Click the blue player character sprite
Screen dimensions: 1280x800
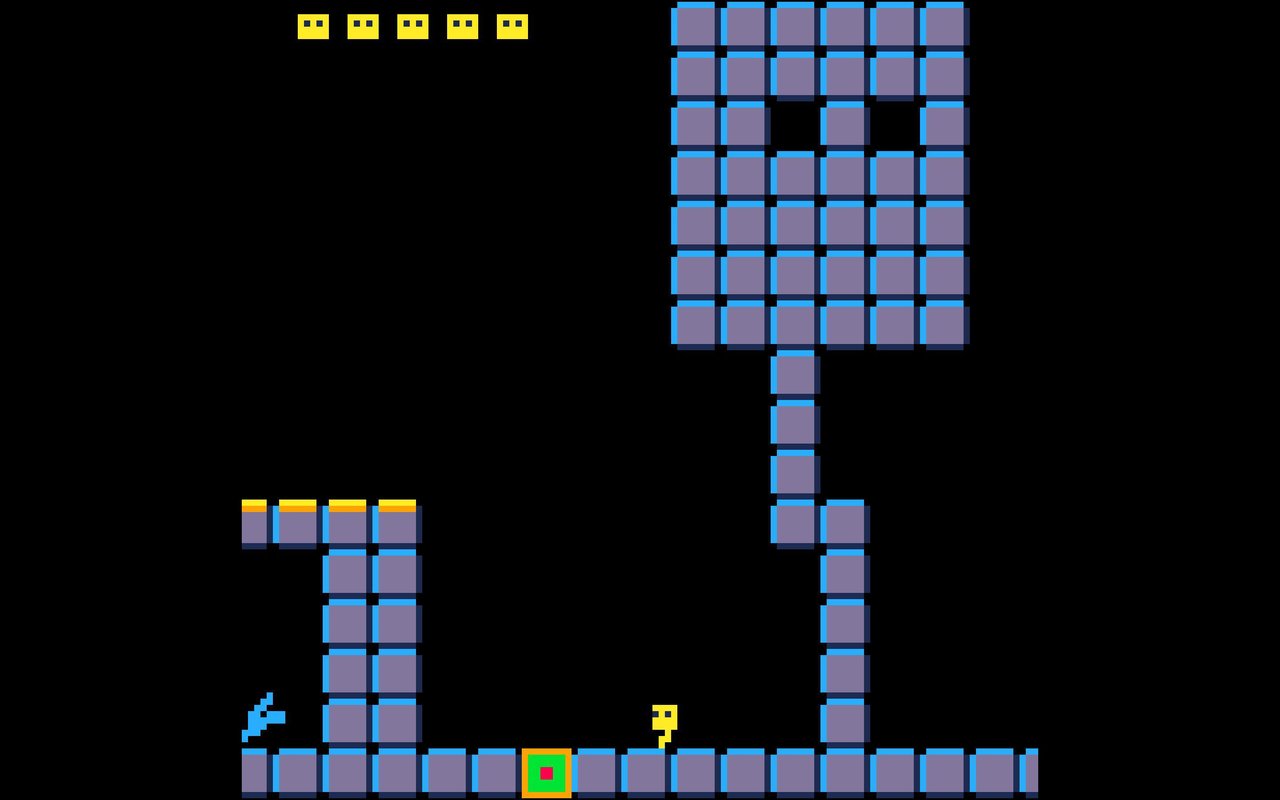click(x=260, y=714)
